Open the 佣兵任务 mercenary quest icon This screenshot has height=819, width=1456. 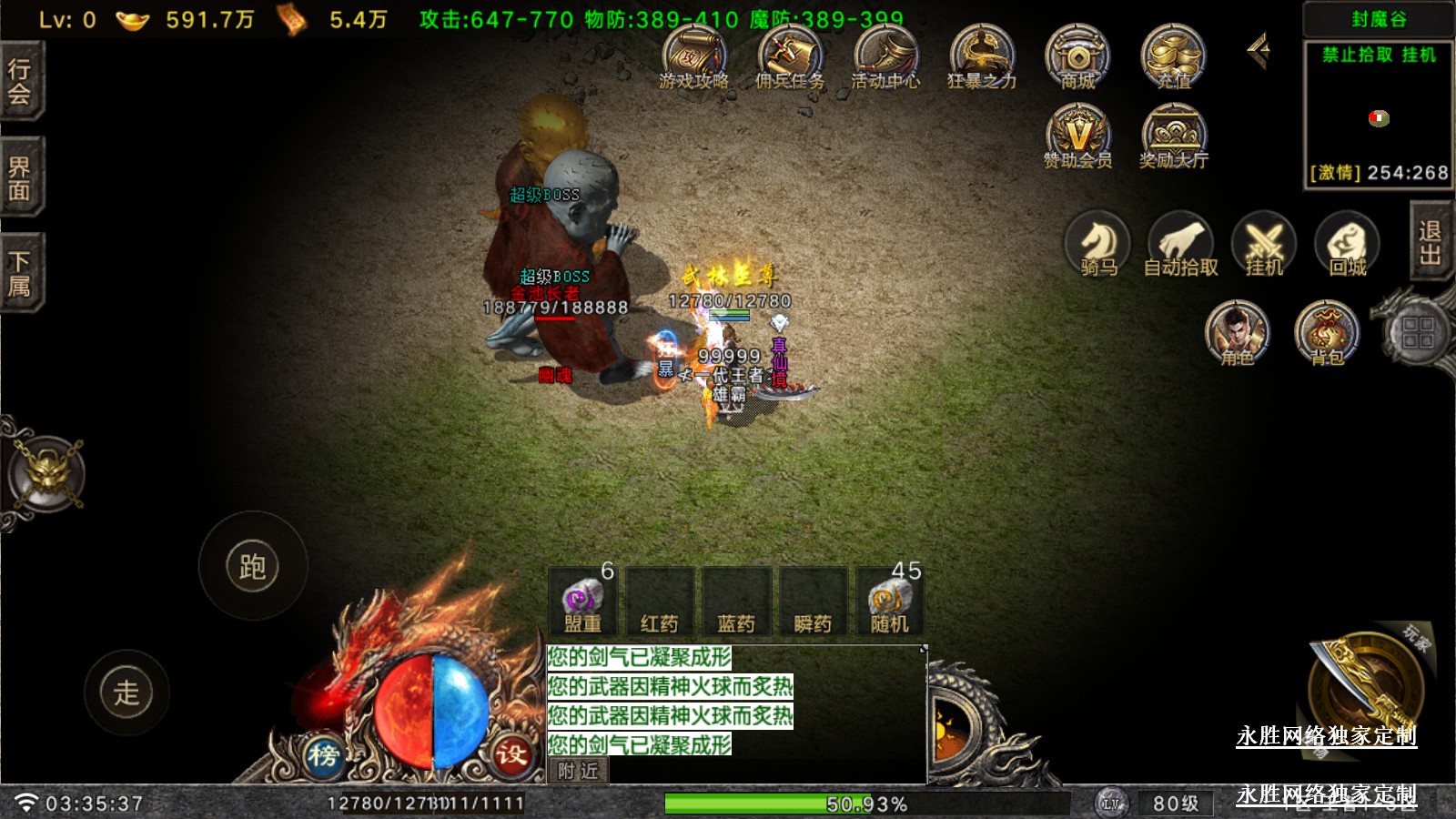click(790, 56)
